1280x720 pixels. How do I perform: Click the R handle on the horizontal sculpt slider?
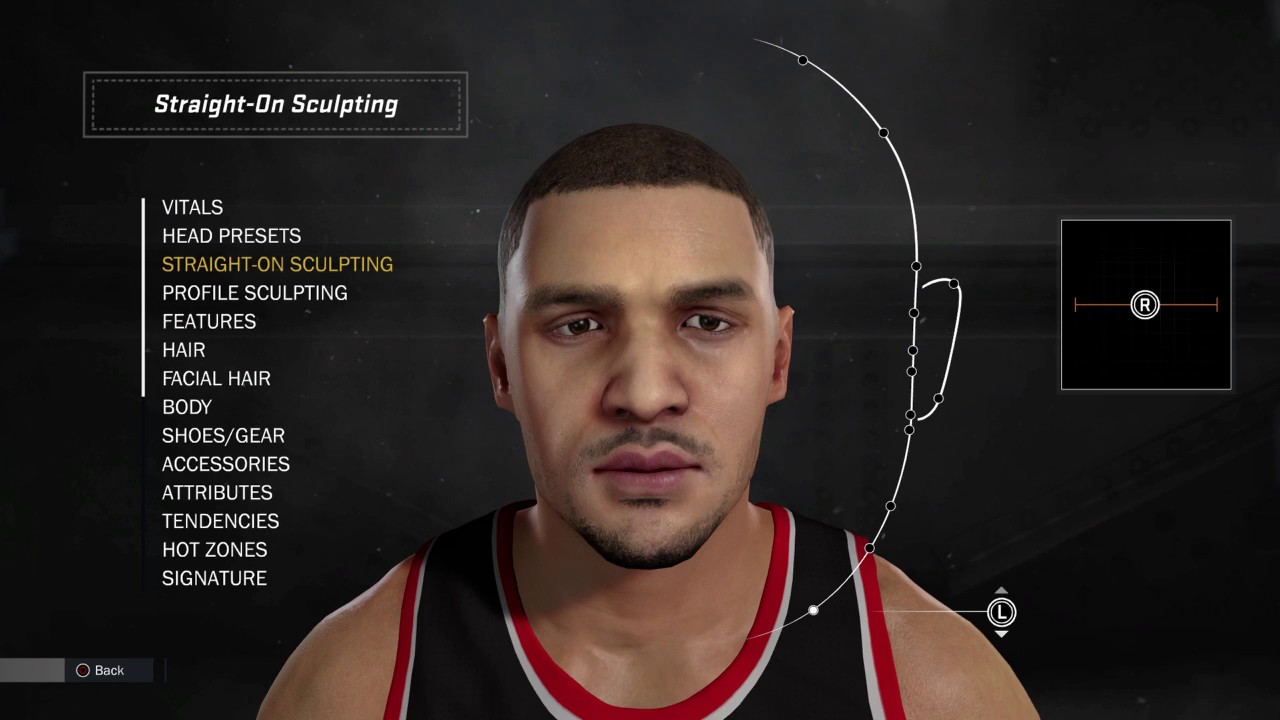(1144, 305)
